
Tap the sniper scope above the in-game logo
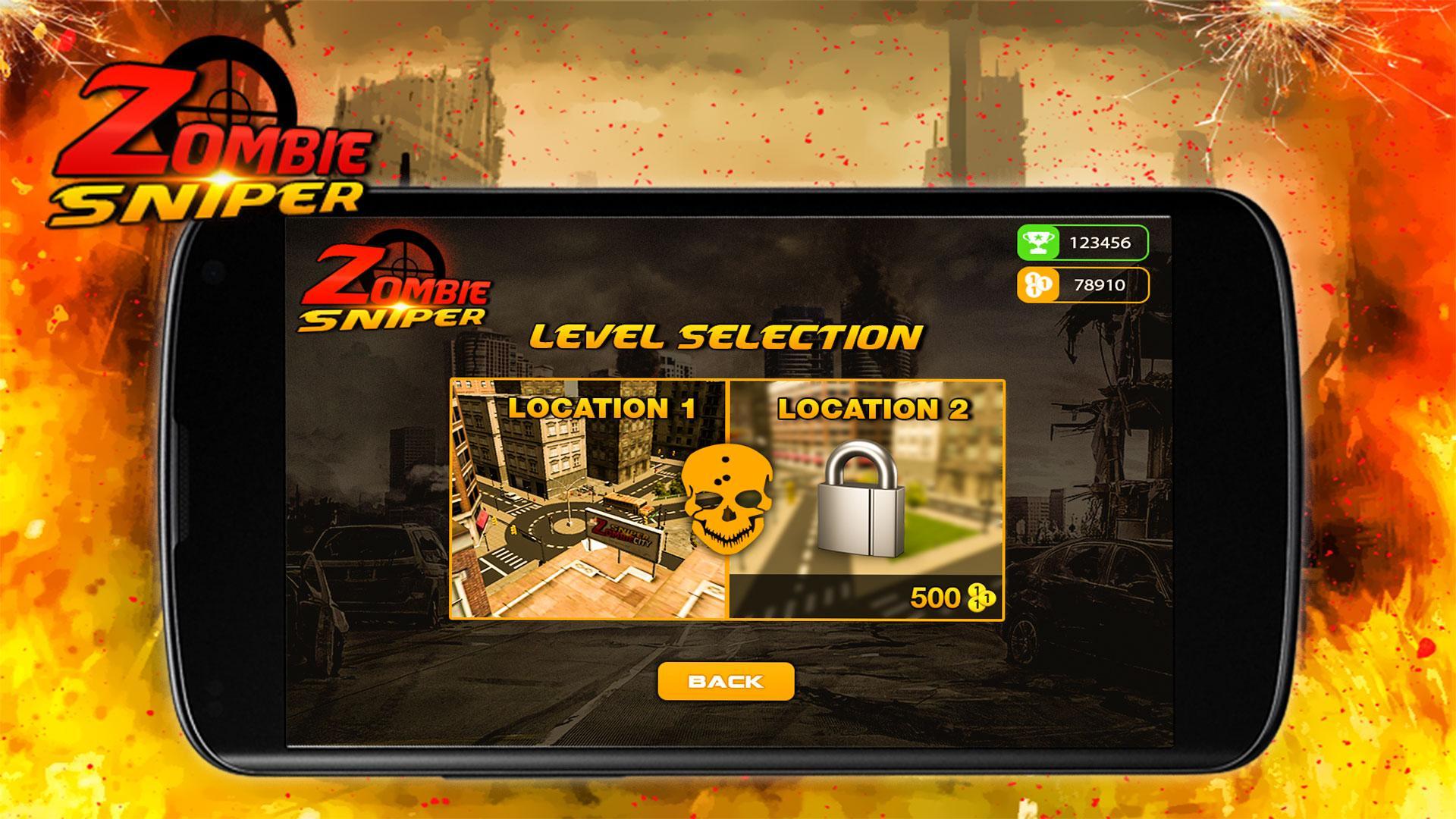404,265
